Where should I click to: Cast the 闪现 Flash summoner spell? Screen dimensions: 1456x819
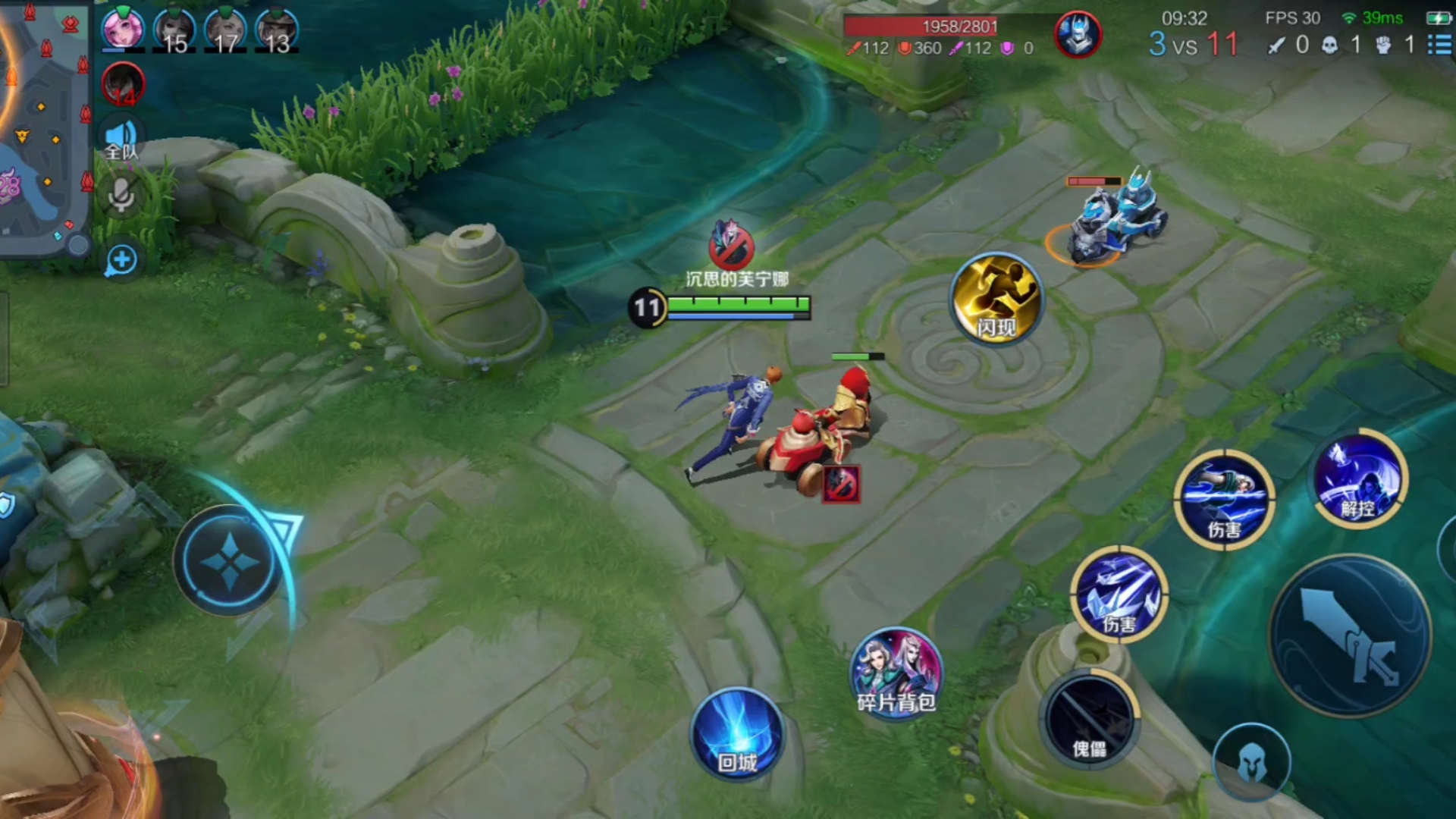pos(996,299)
